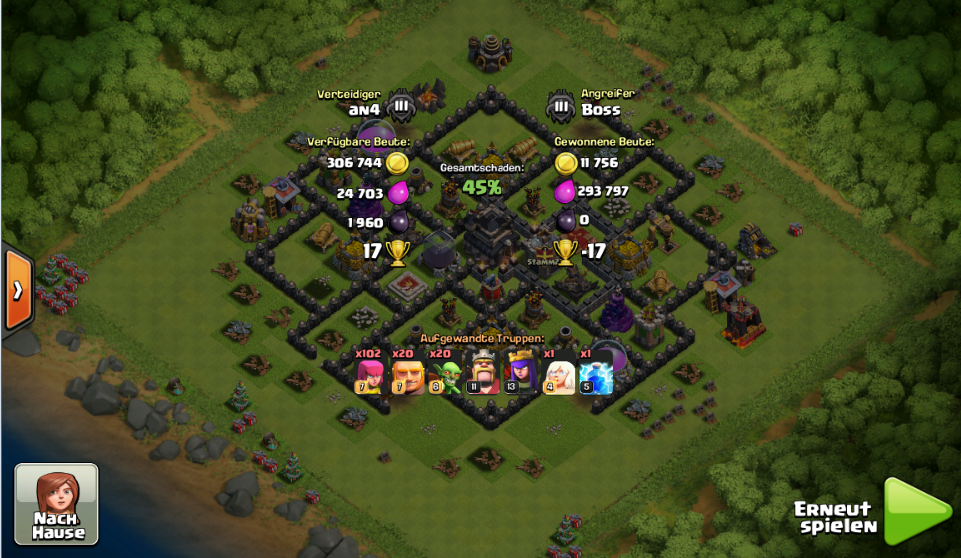The width and height of the screenshot is (961, 558).
Task: Select the Healer troop icon
Action: pos(559,377)
